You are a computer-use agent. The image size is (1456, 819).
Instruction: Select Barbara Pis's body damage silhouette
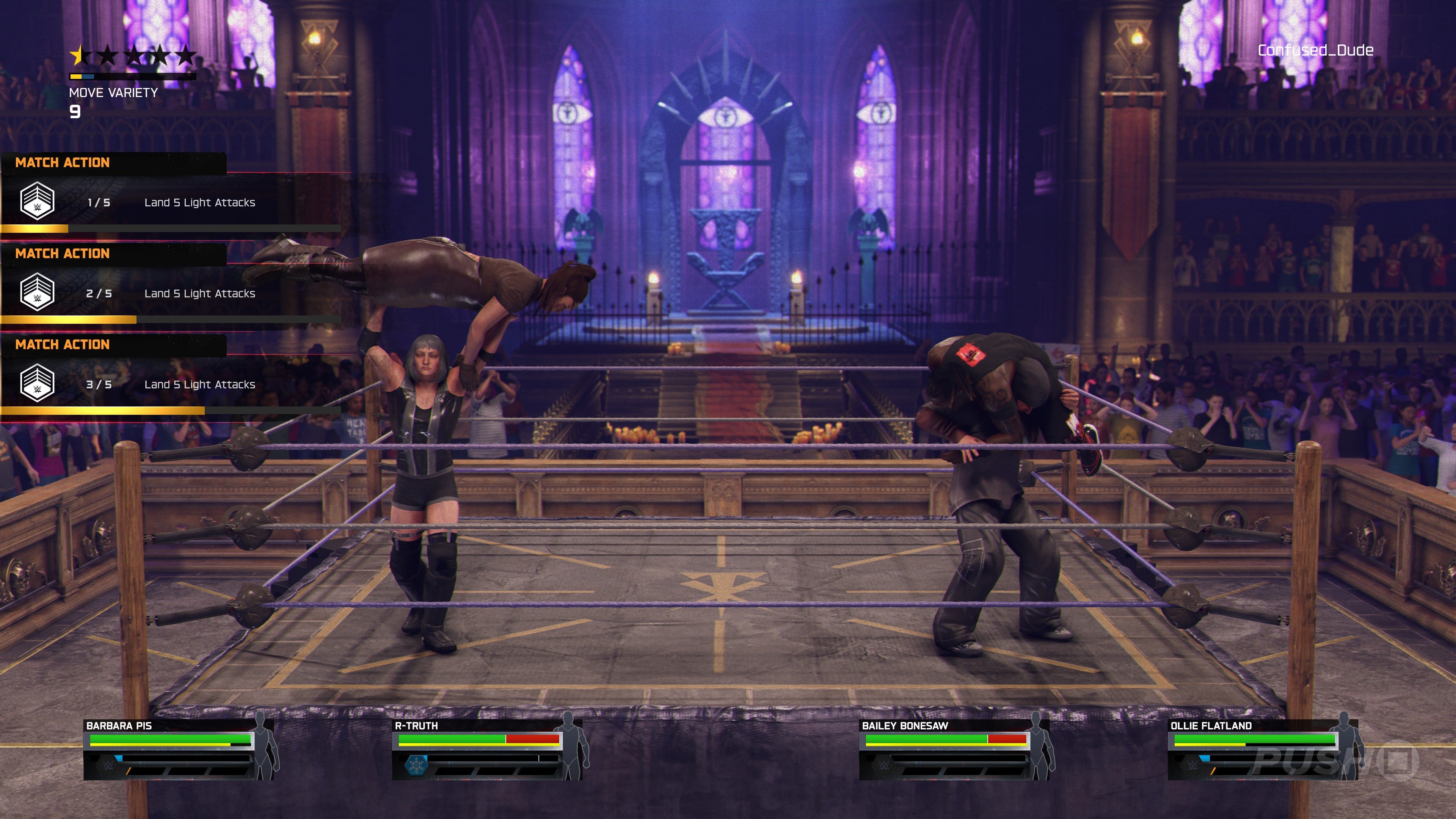pyautogui.click(x=265, y=746)
